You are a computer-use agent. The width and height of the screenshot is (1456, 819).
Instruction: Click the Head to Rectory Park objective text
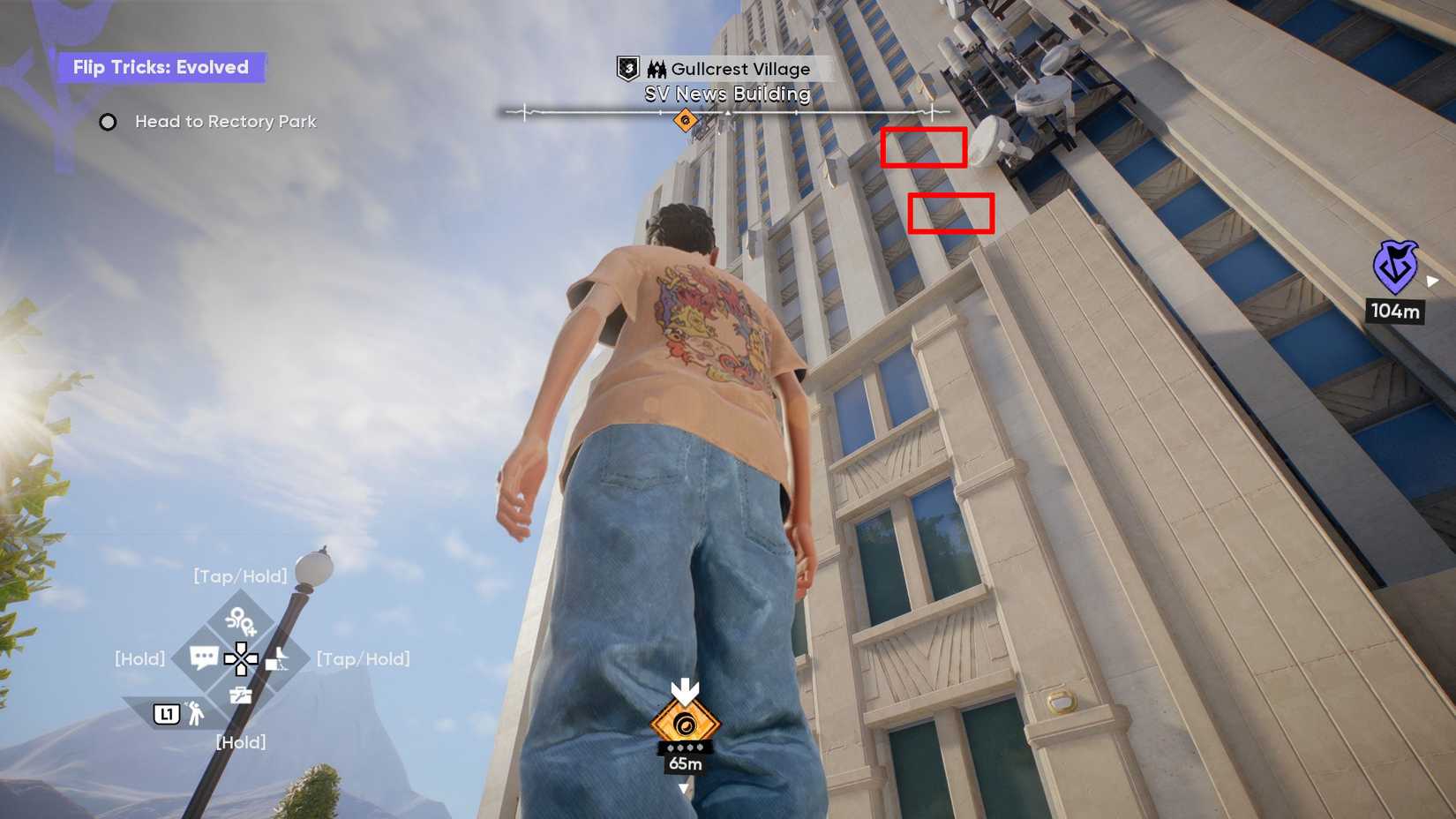(225, 122)
